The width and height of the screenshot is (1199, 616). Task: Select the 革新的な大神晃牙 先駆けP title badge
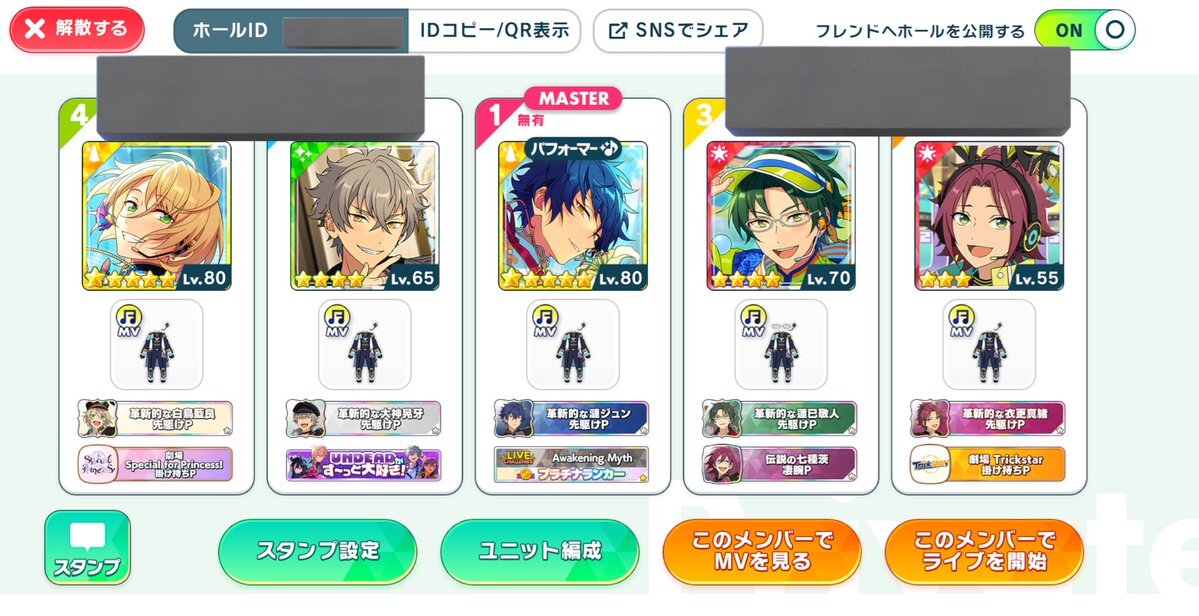coord(363,418)
